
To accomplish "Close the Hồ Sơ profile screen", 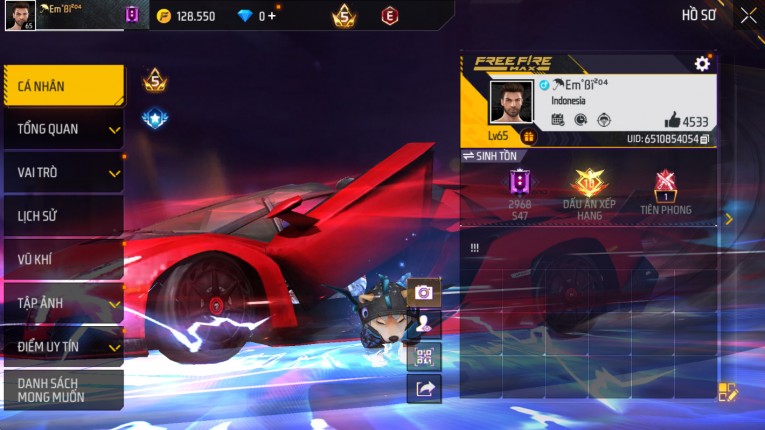I will coord(748,15).
